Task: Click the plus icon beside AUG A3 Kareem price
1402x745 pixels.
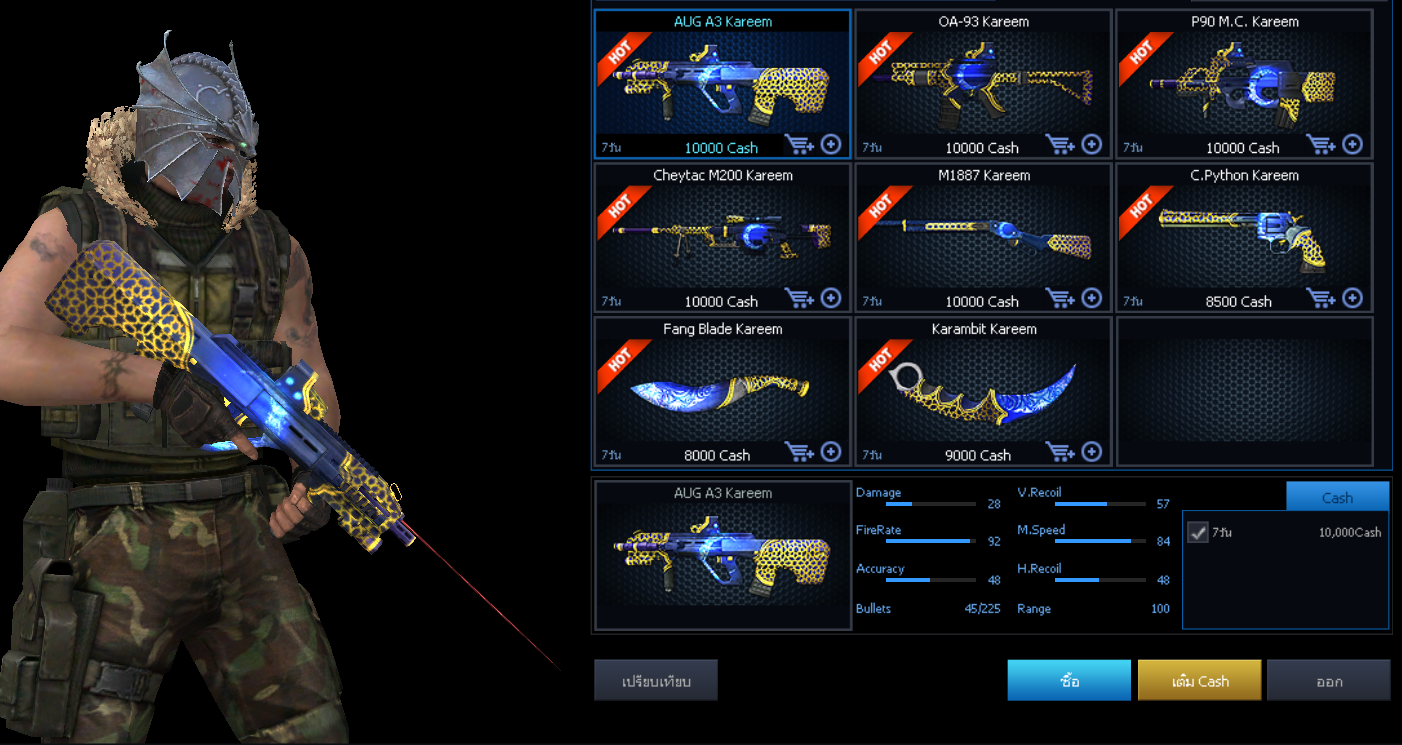Action: (x=830, y=144)
